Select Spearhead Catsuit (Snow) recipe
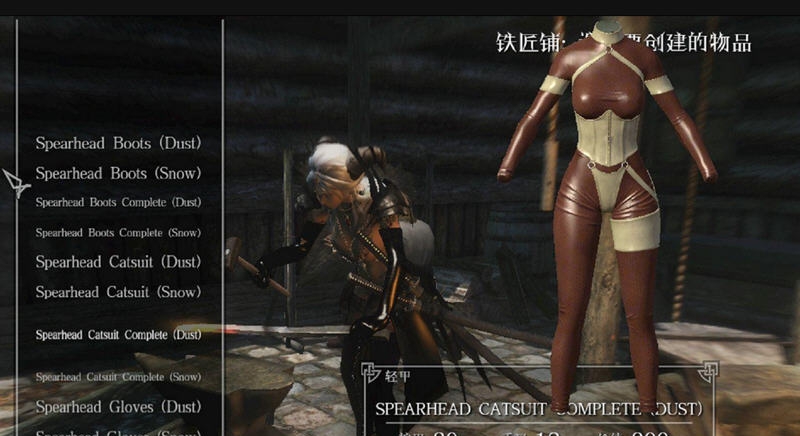 [x=118, y=292]
